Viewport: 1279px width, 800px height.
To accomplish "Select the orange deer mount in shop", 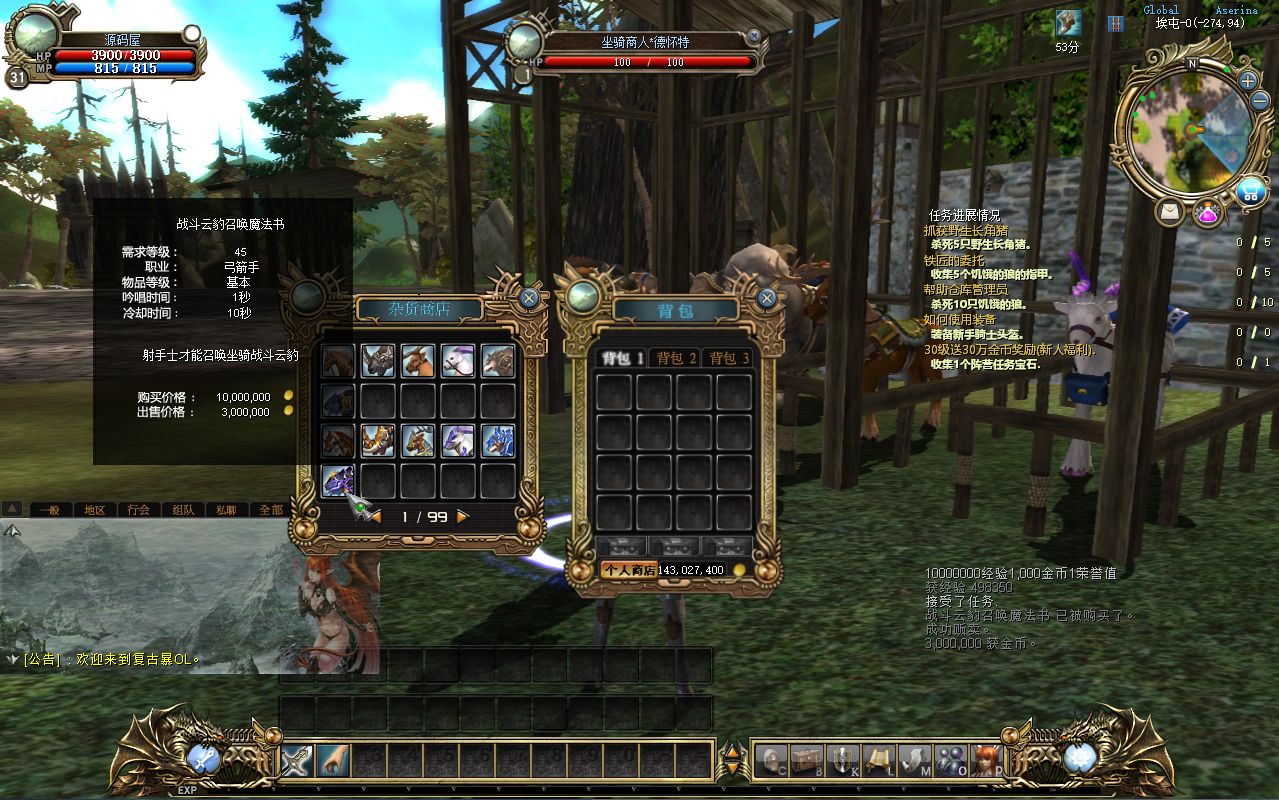I will 418,361.
